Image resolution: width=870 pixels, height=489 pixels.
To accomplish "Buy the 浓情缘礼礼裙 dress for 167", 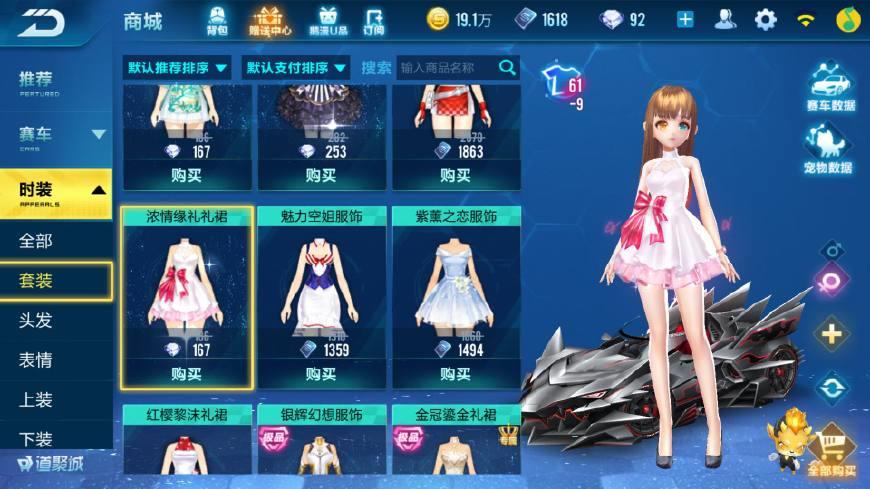I will 186,374.
